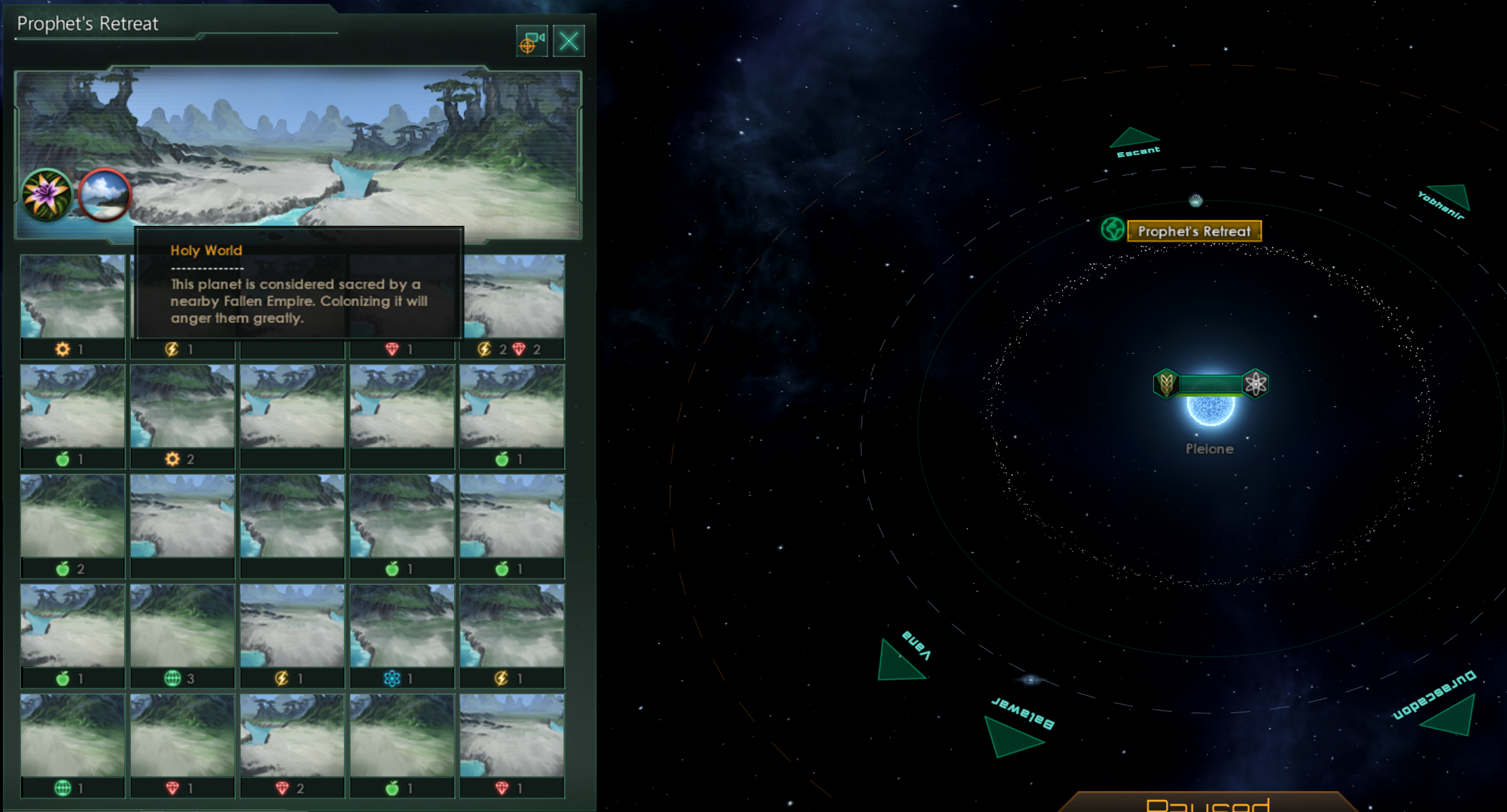Viewport: 1507px width, 812px height.
Task: Choose the tile with 1 society research
Action: pos(72,745)
